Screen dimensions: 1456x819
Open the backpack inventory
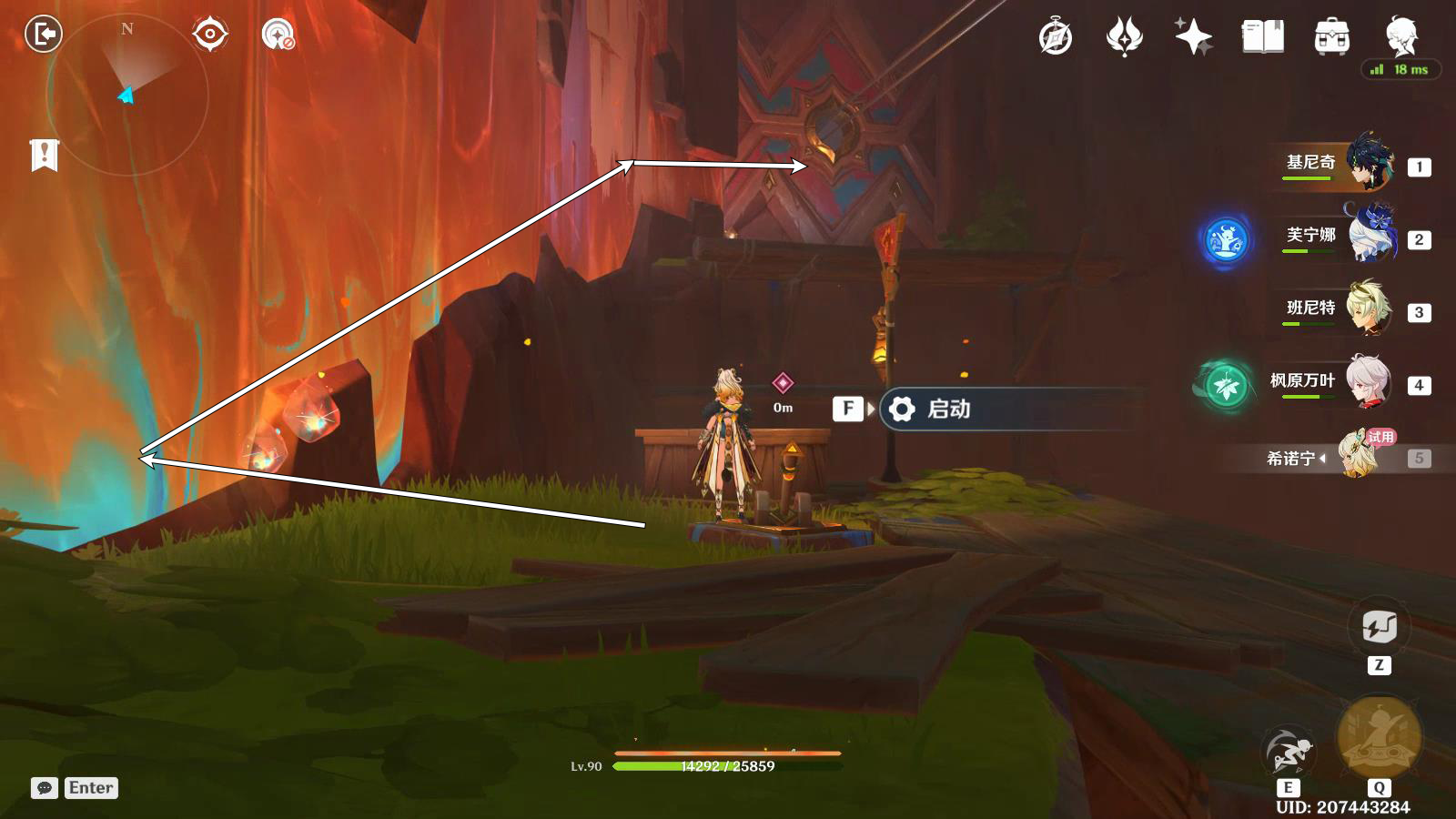click(1331, 37)
